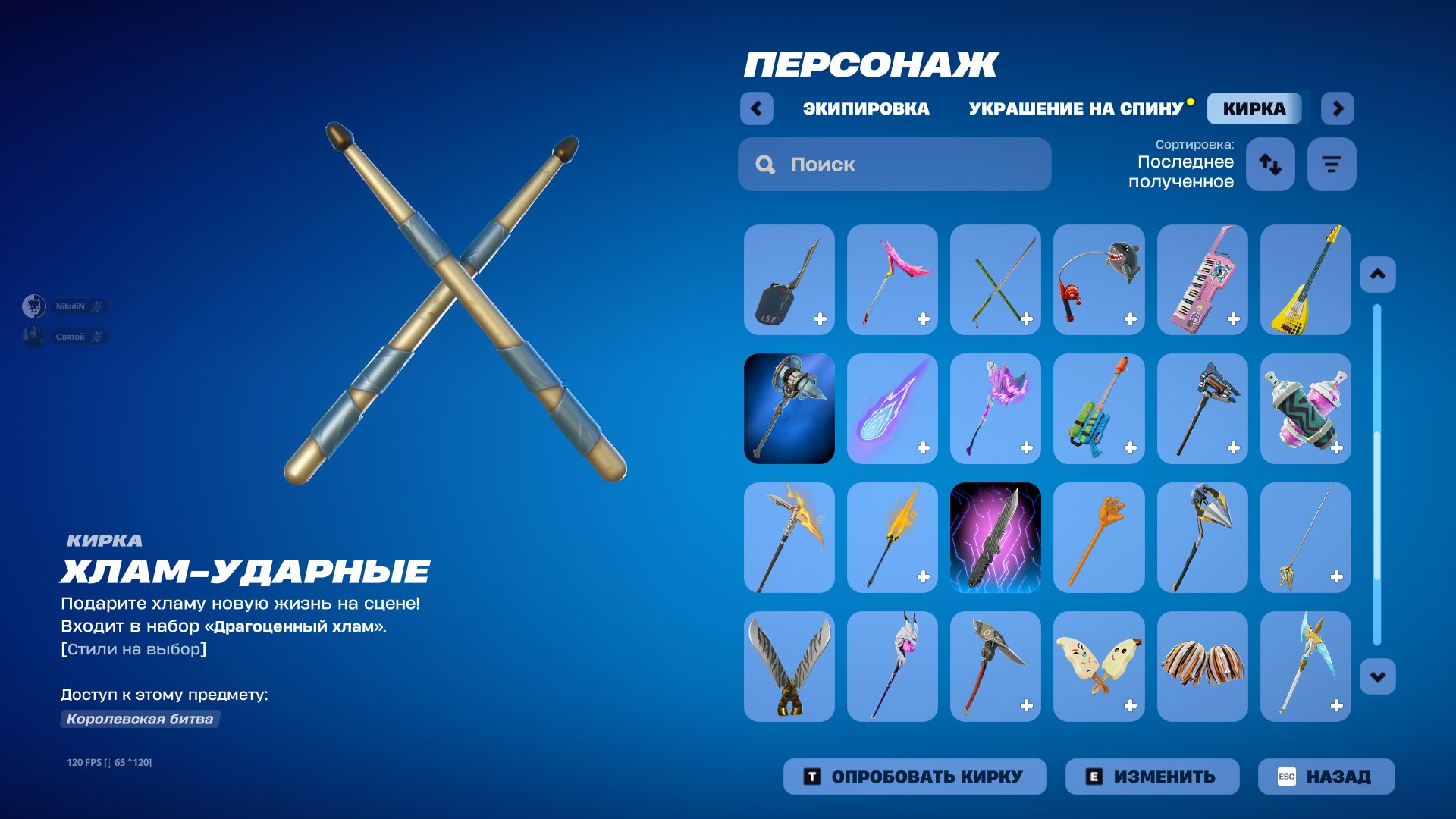The width and height of the screenshot is (1456, 819).
Task: Open the filter options icon
Action: 1332,163
